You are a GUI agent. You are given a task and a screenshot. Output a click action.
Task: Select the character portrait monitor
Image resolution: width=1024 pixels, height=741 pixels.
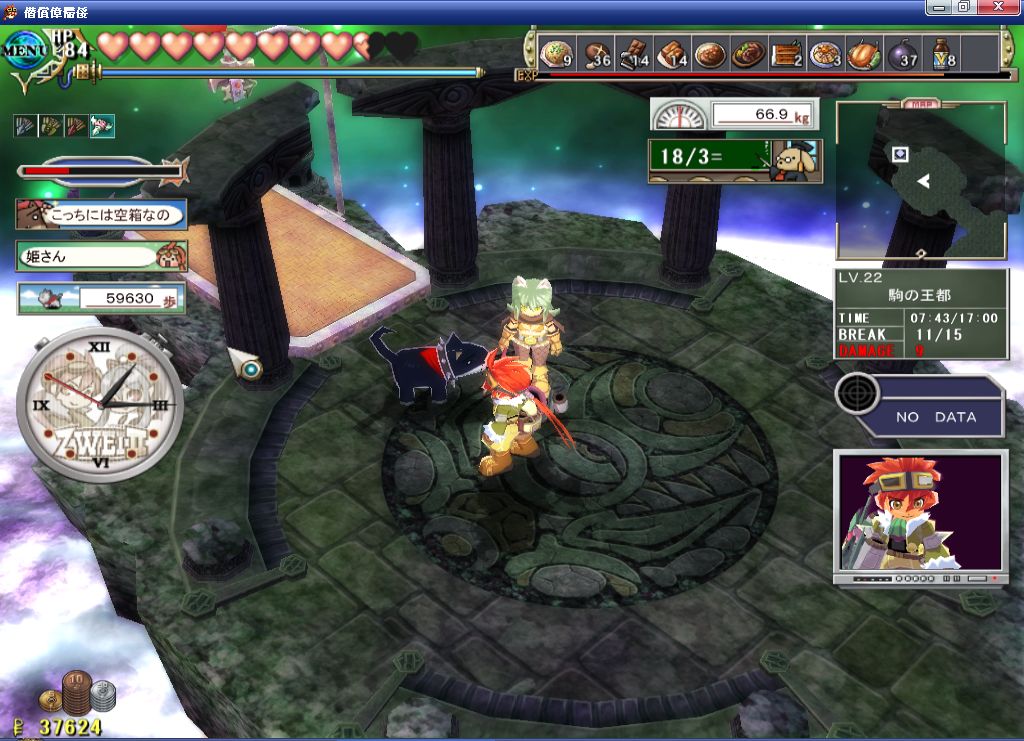[920, 515]
